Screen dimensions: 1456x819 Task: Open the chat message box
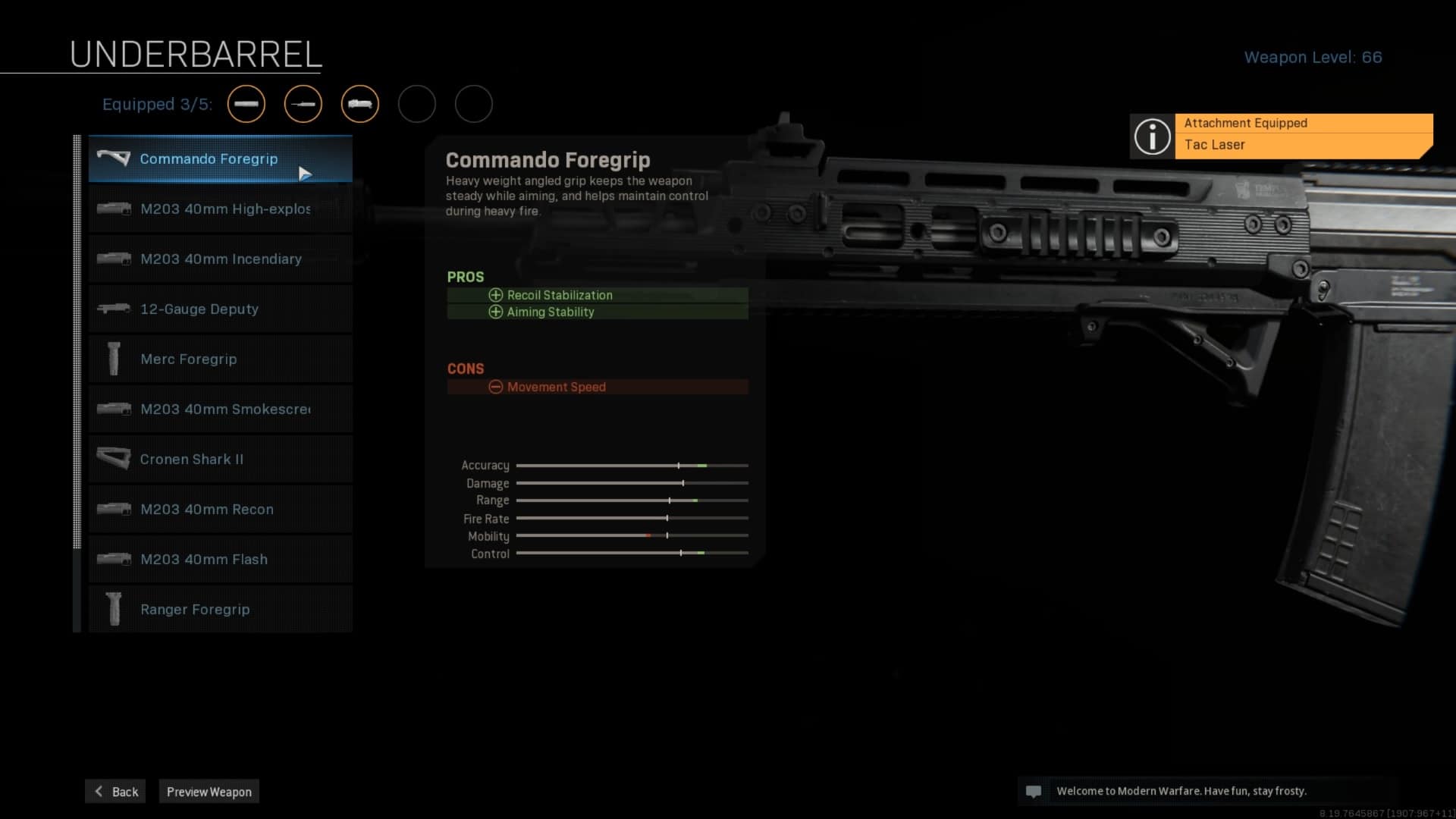(x=1207, y=791)
